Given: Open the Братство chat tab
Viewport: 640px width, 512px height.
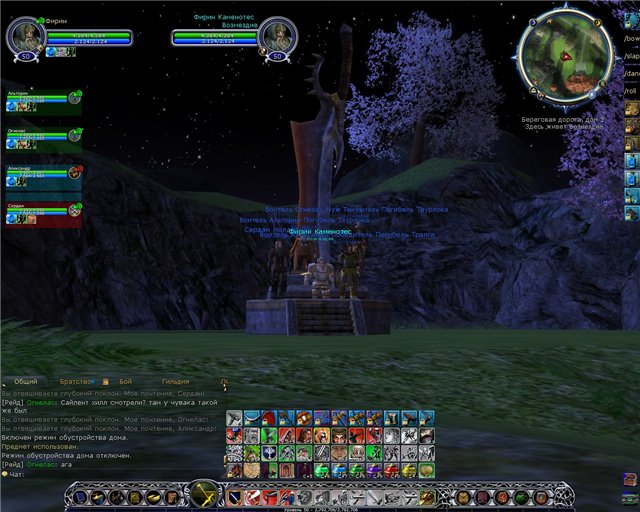Looking at the screenshot, I should click(77, 381).
